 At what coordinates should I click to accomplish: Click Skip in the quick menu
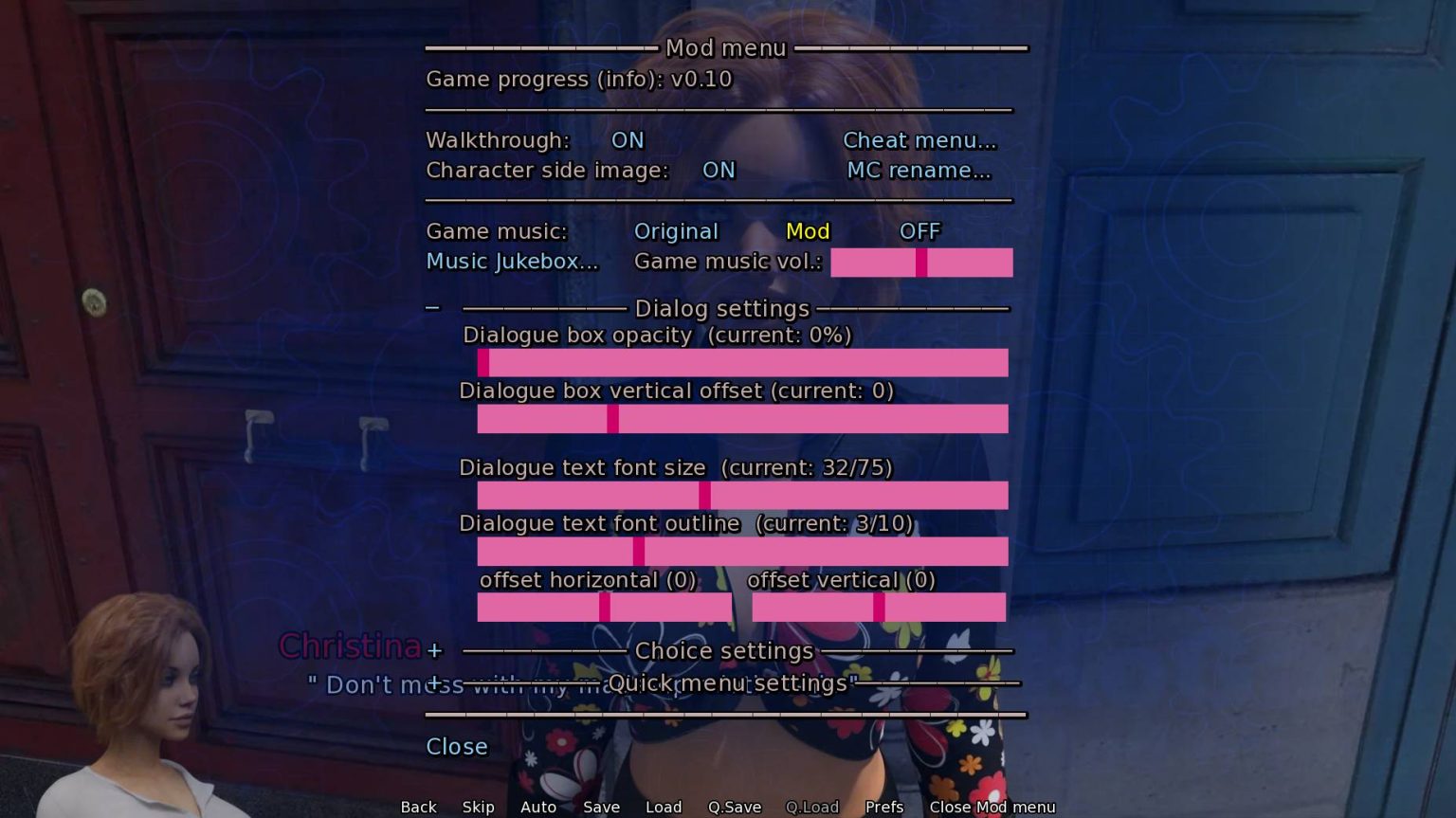tap(478, 808)
